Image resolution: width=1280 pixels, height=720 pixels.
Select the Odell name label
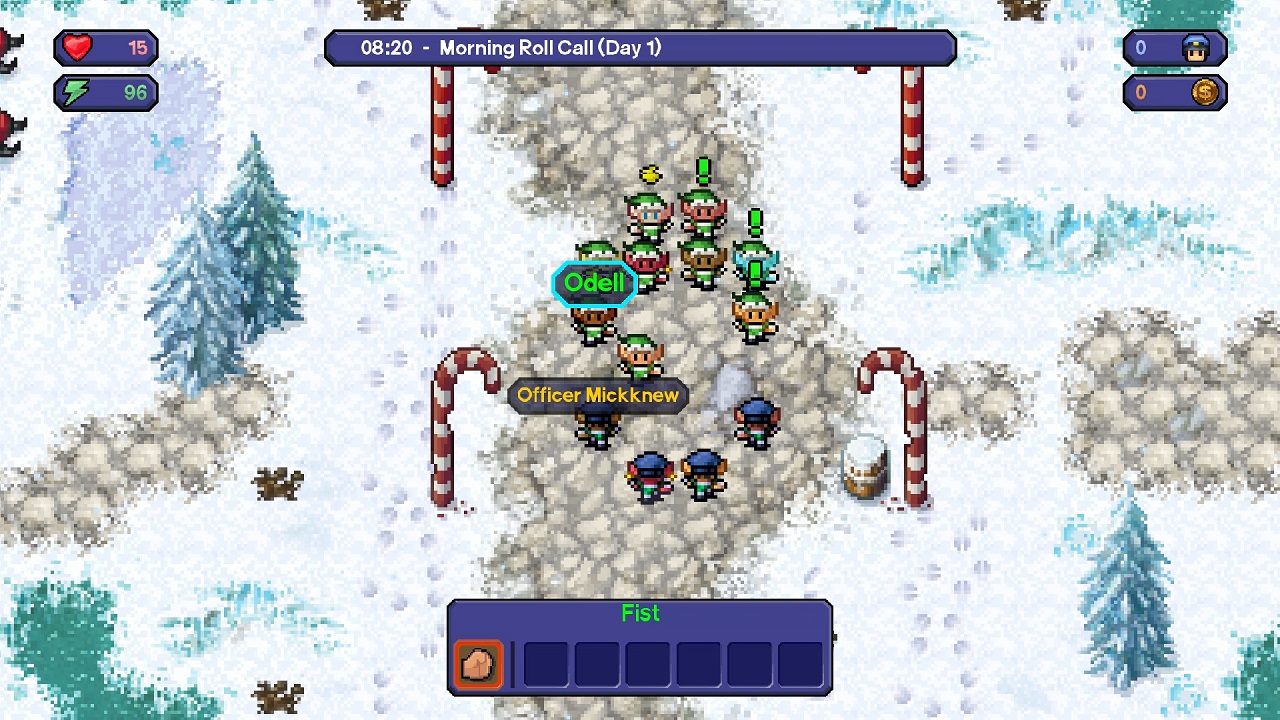(595, 283)
